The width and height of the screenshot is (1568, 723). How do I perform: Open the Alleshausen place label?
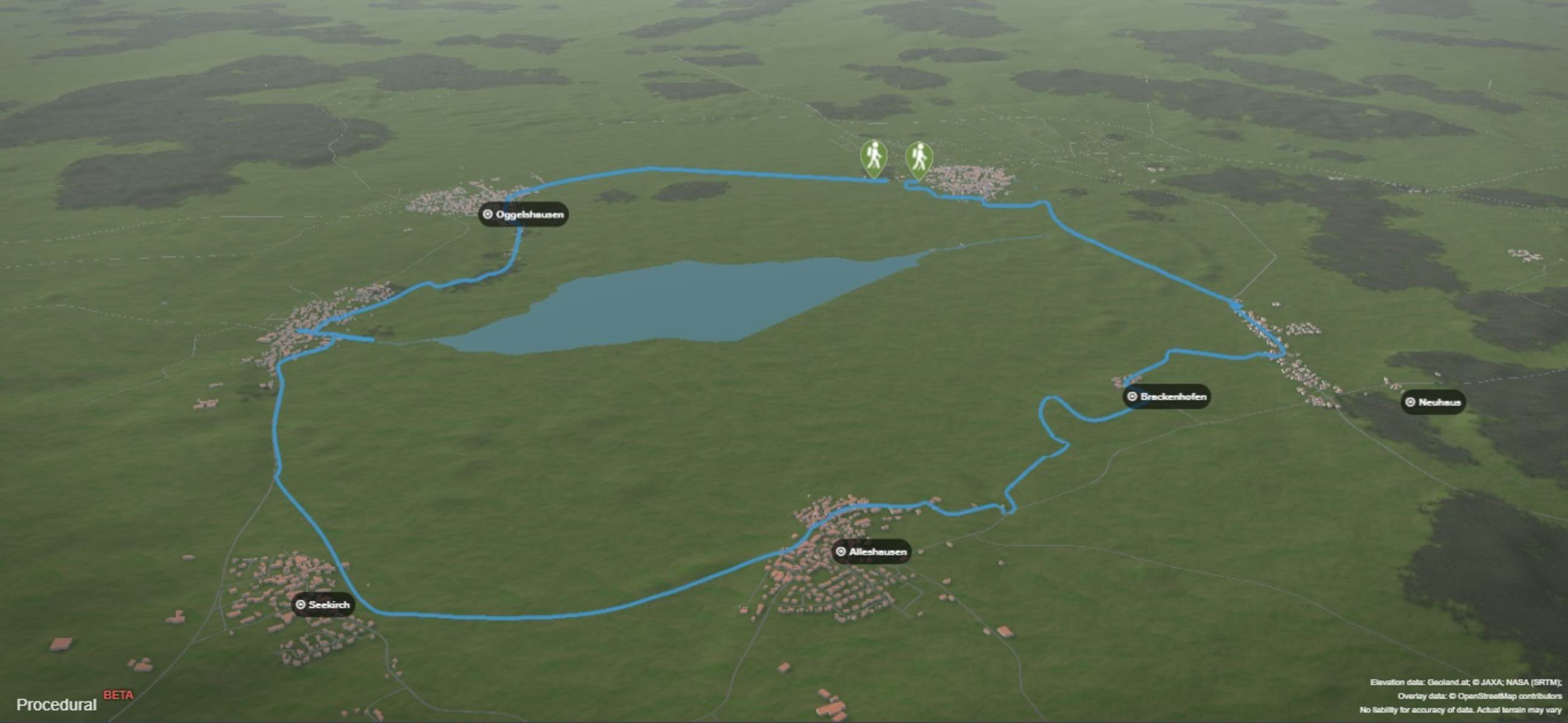click(x=872, y=551)
